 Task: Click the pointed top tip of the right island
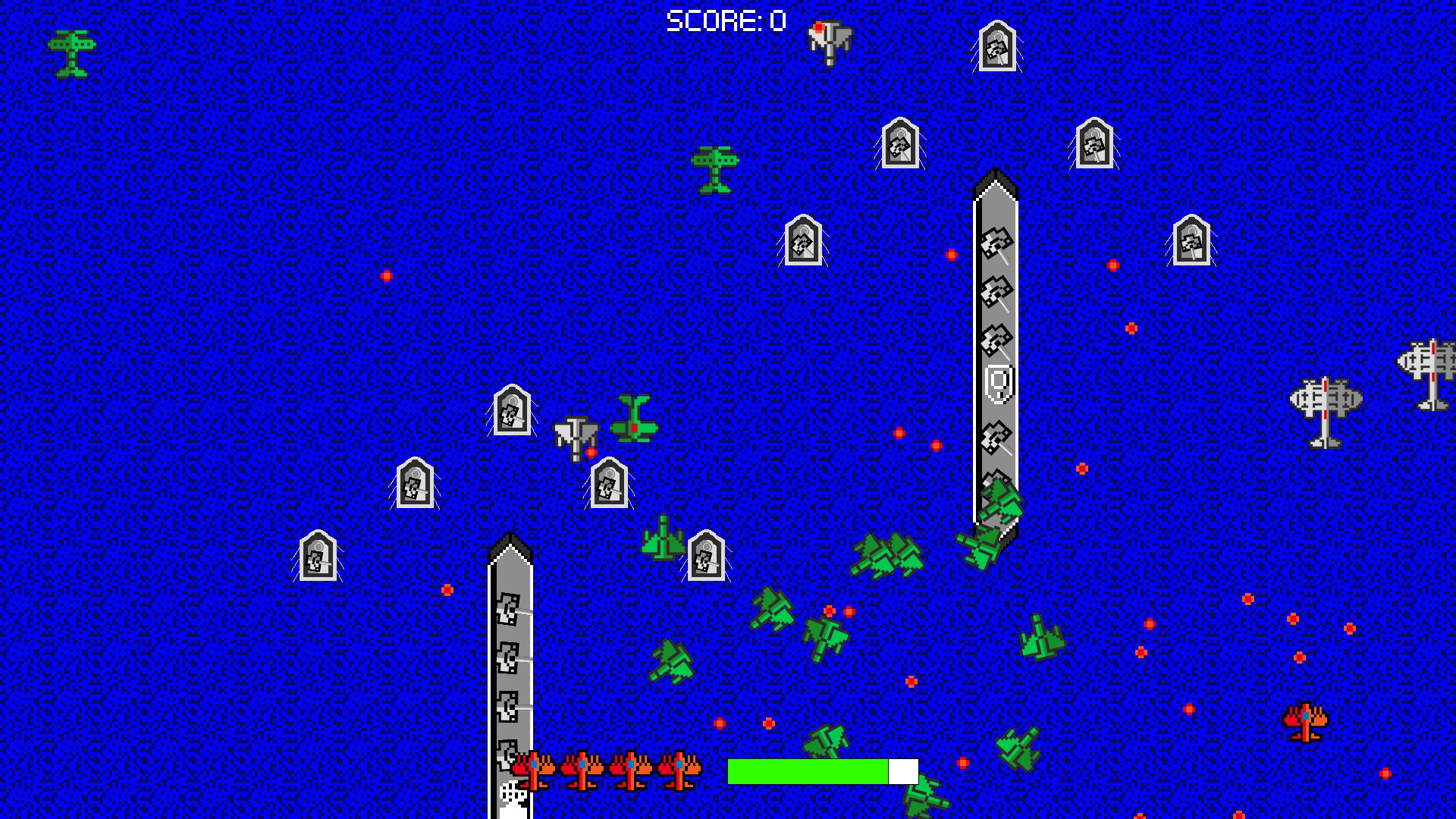pyautogui.click(x=996, y=182)
